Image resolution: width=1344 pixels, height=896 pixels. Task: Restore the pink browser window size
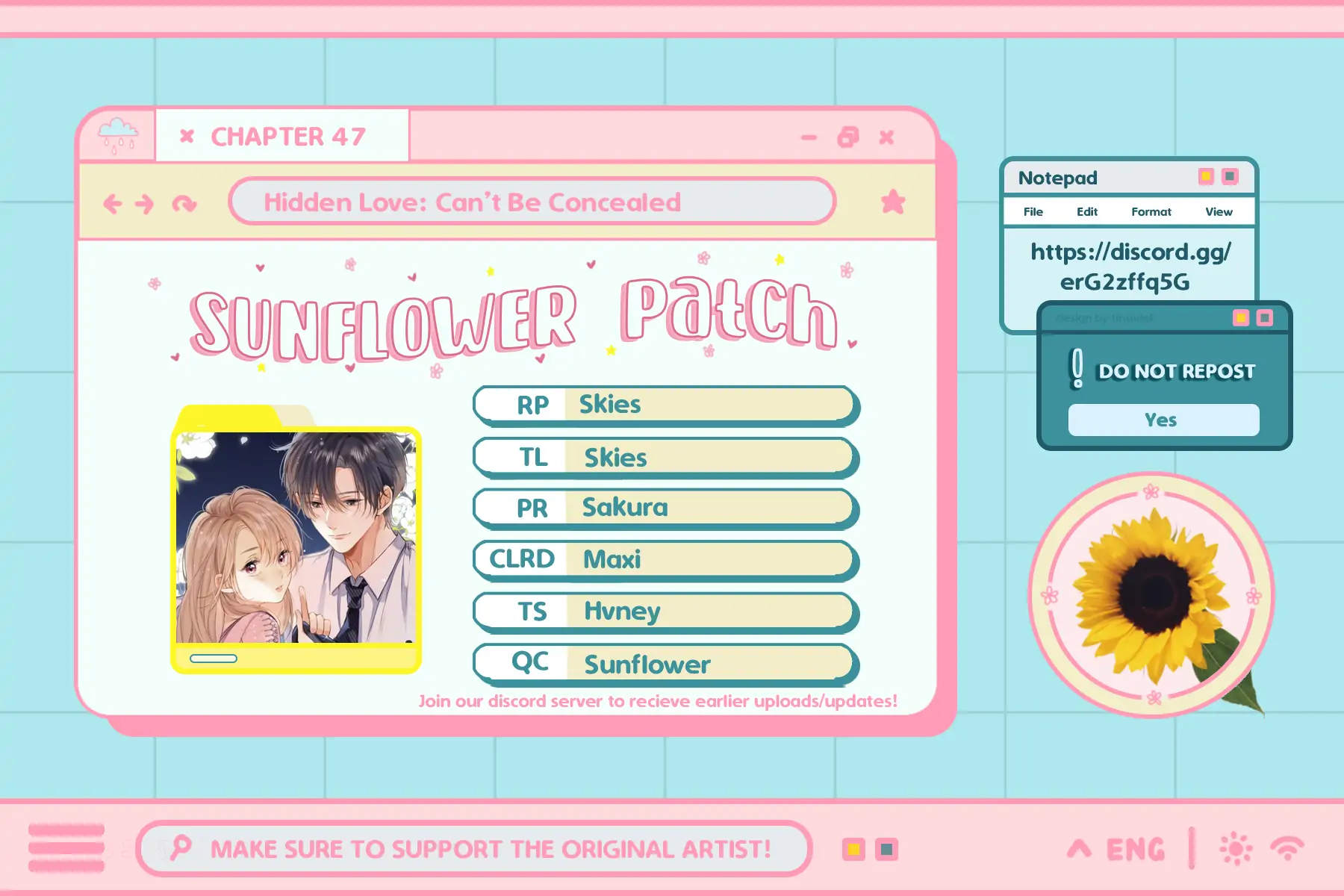(848, 137)
